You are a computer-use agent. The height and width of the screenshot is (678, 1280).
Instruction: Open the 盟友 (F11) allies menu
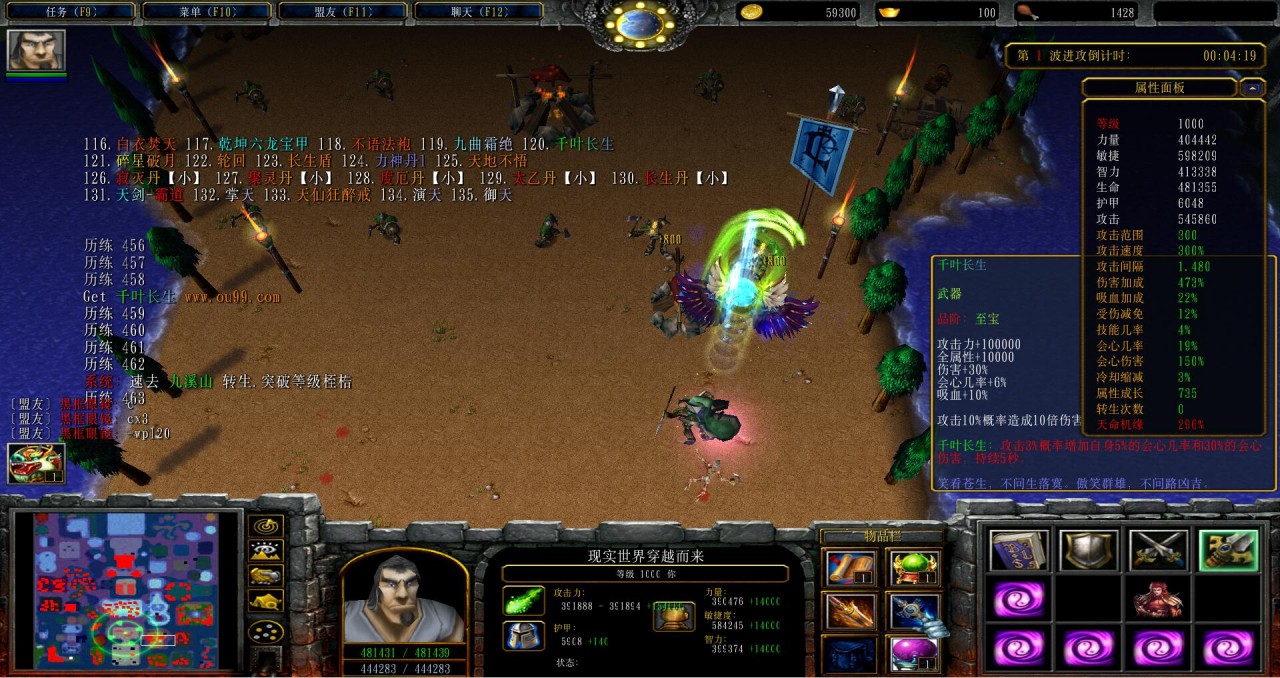342,12
